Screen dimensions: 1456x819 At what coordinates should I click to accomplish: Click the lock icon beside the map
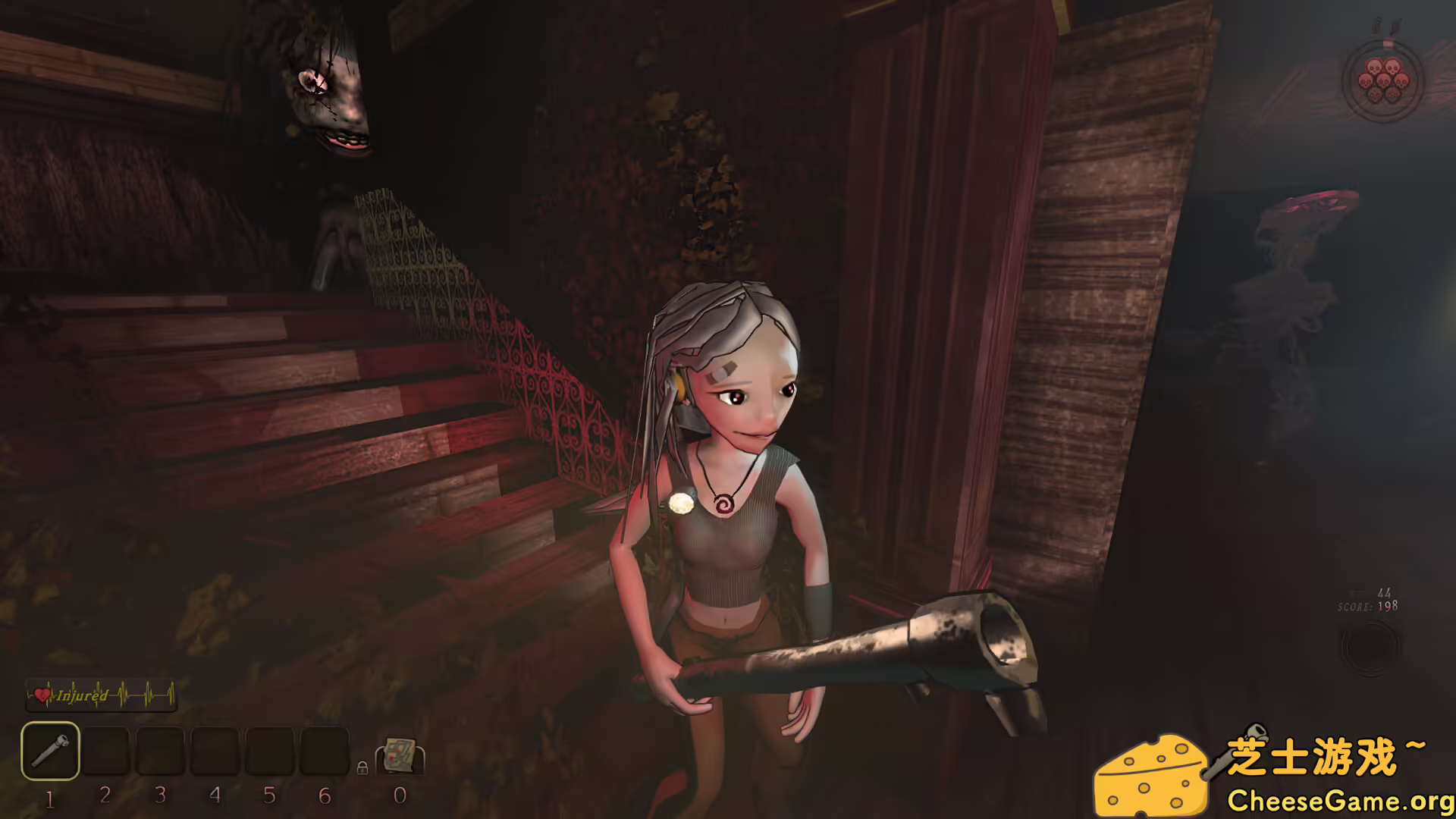click(x=362, y=769)
